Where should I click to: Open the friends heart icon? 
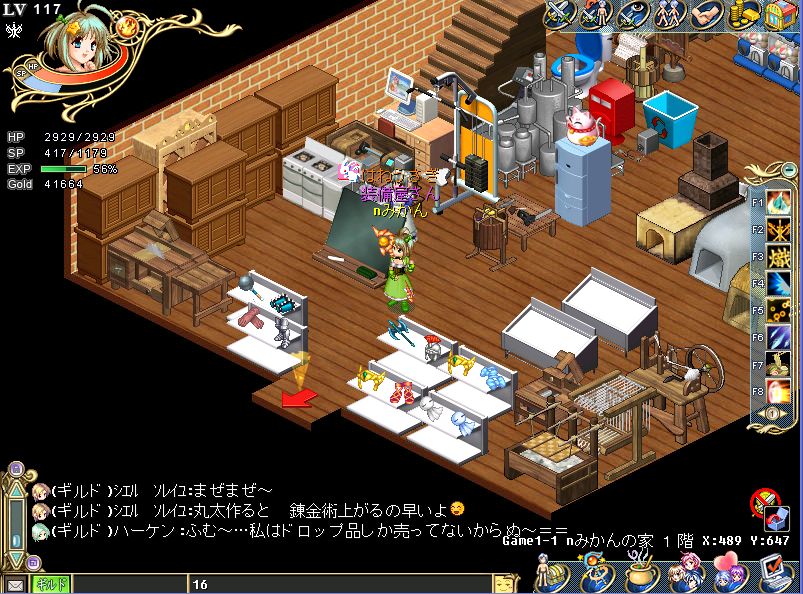coord(728,576)
